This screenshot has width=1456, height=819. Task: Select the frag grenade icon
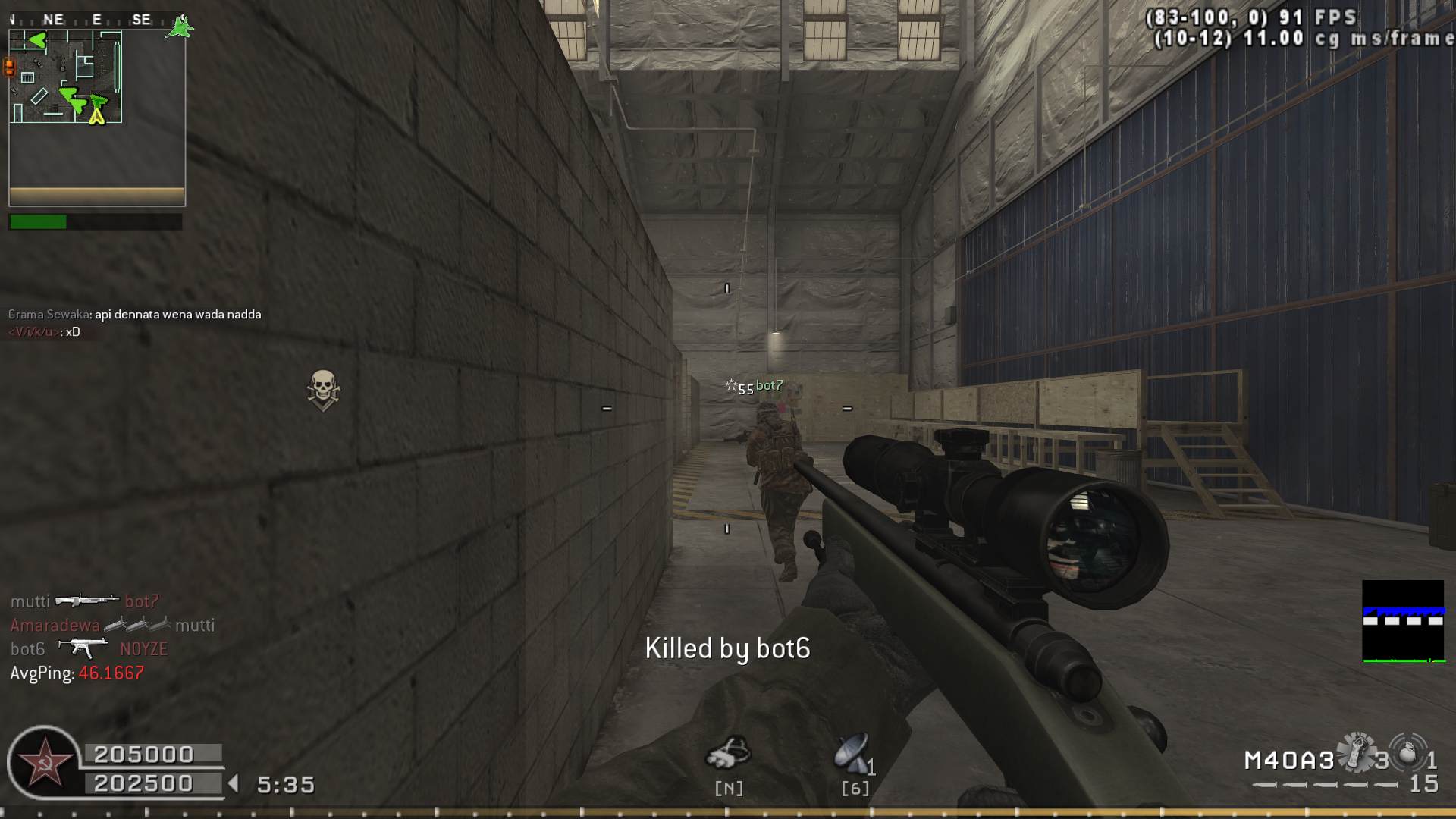1408,753
